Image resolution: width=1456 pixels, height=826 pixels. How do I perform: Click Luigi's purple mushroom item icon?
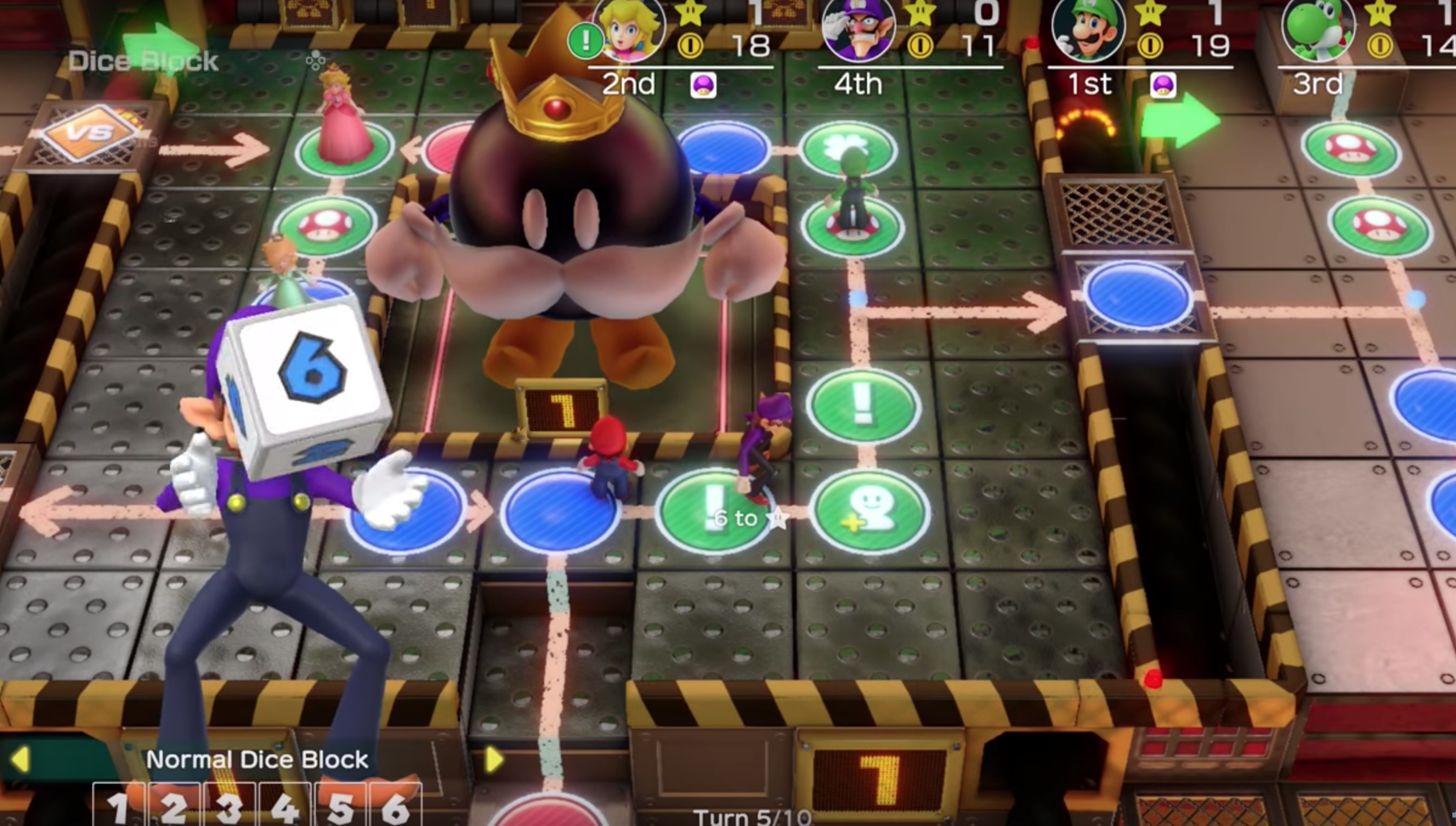1163,85
